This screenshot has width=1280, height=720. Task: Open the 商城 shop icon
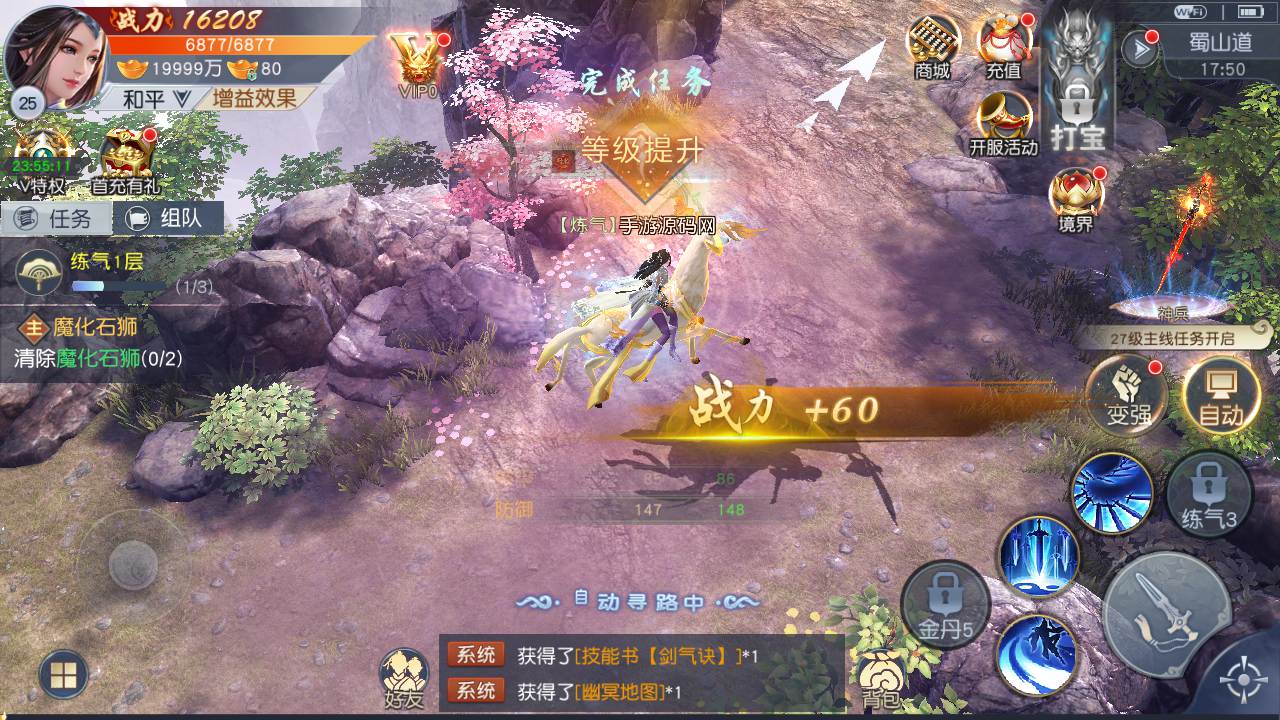pos(932,45)
